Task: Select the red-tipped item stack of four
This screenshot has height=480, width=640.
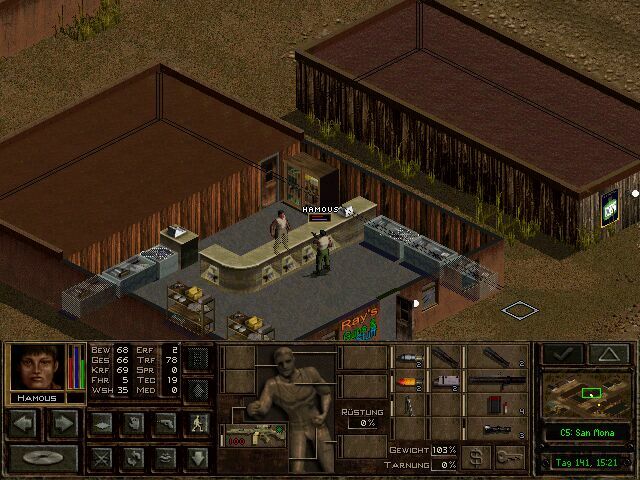Action: pyautogui.click(x=497, y=405)
